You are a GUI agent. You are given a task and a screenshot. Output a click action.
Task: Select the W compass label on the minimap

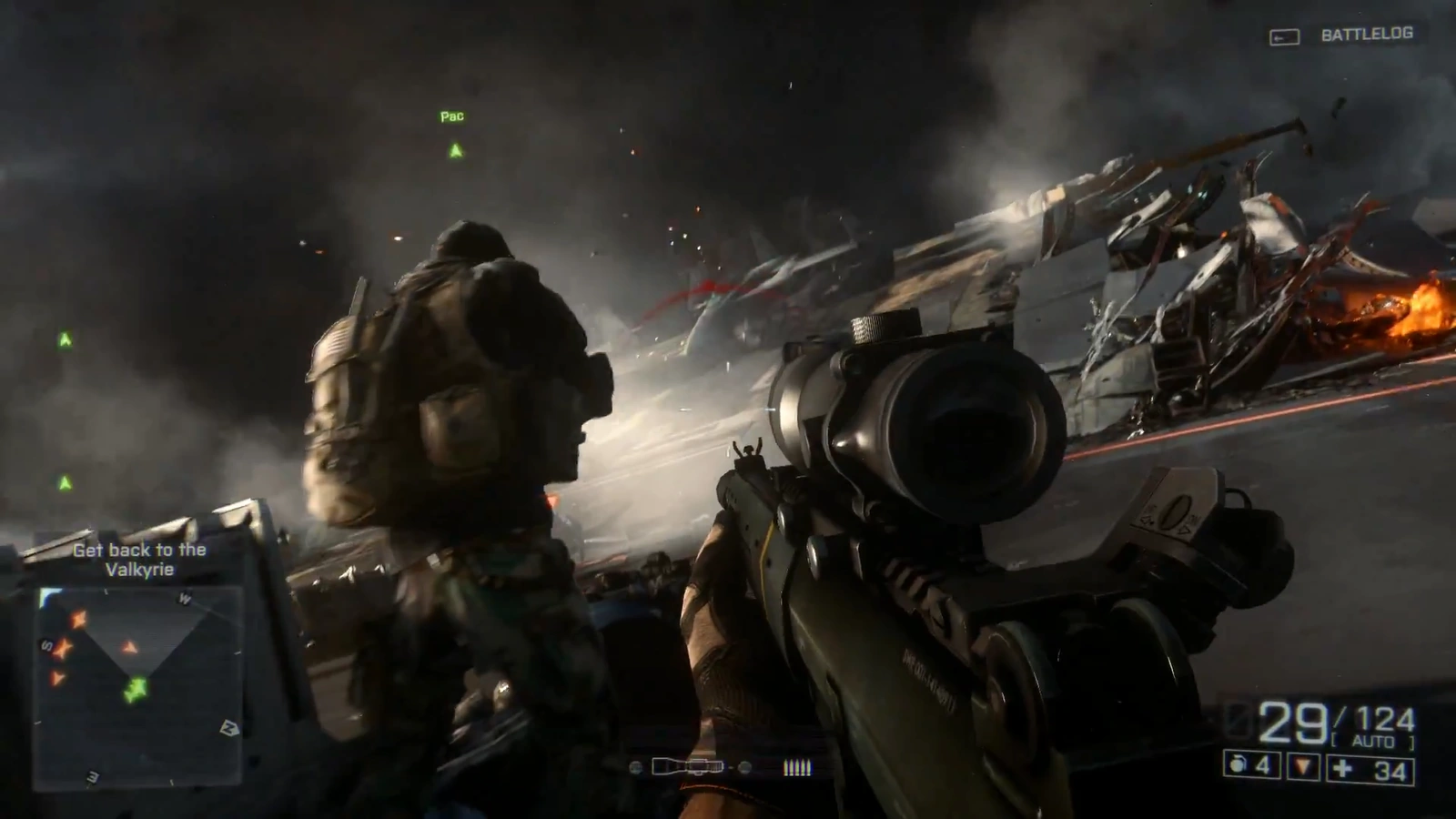187,599
